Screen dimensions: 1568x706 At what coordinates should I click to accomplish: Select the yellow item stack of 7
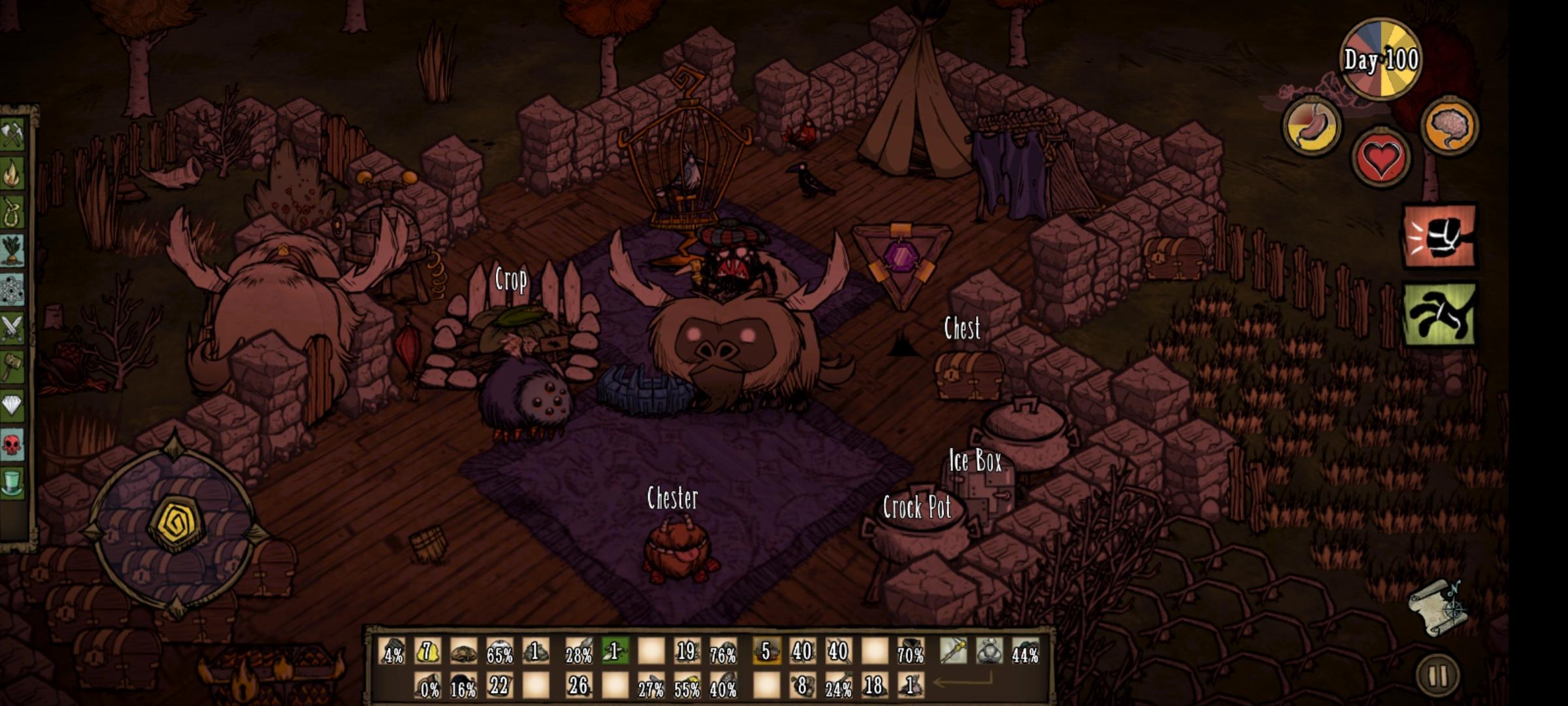click(x=428, y=652)
